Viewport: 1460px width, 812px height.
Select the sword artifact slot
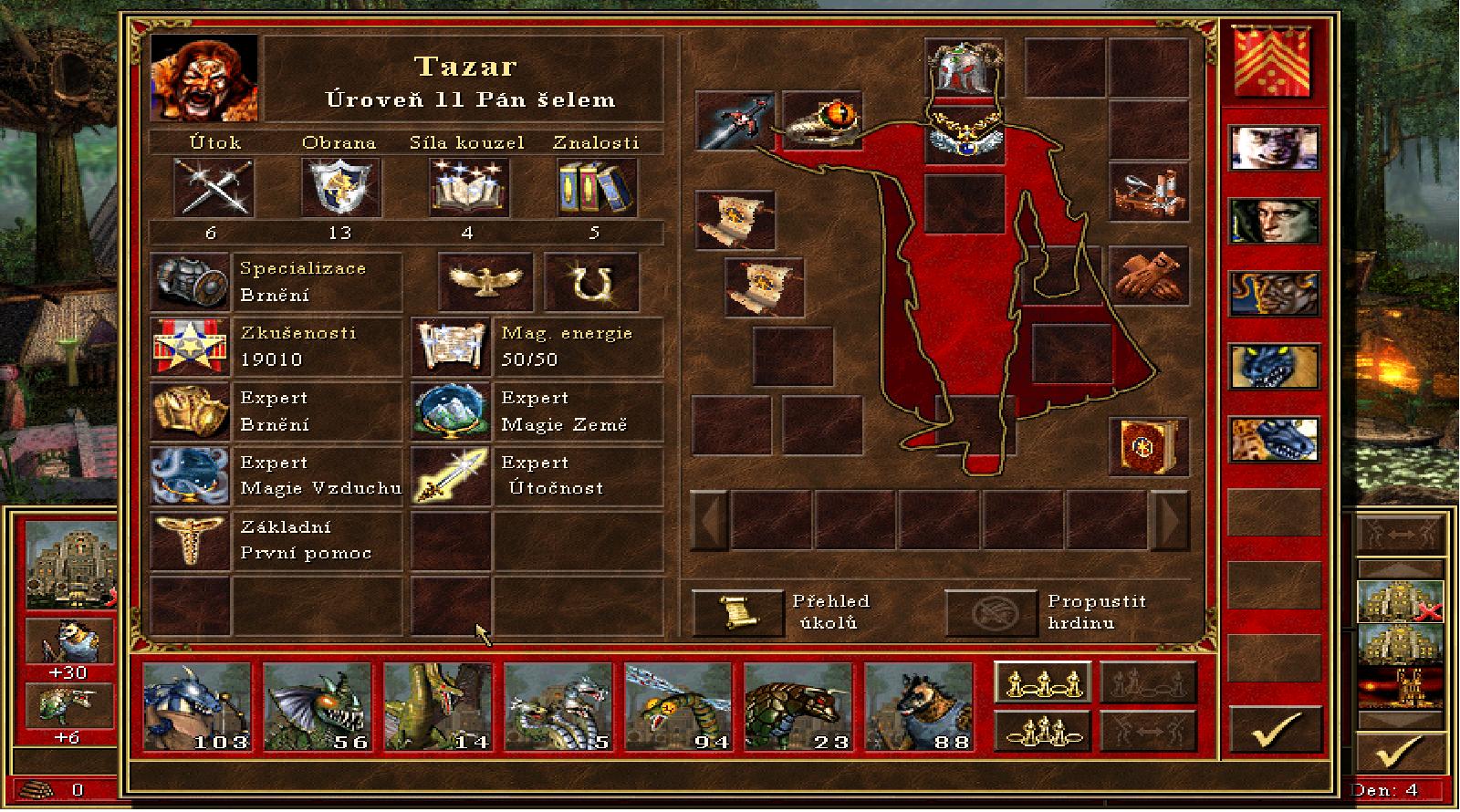tap(734, 121)
